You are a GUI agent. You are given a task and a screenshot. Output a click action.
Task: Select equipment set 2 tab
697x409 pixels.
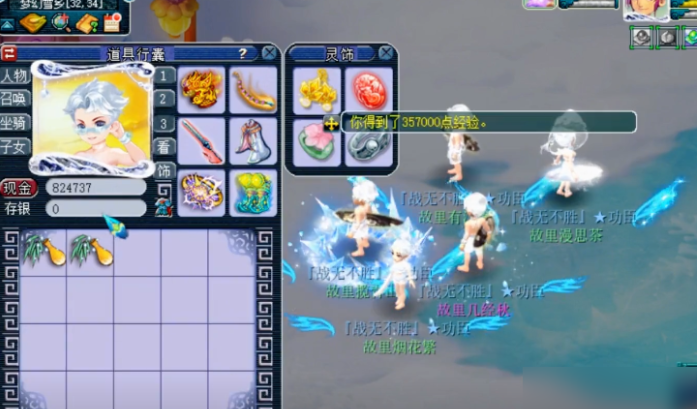click(165, 98)
